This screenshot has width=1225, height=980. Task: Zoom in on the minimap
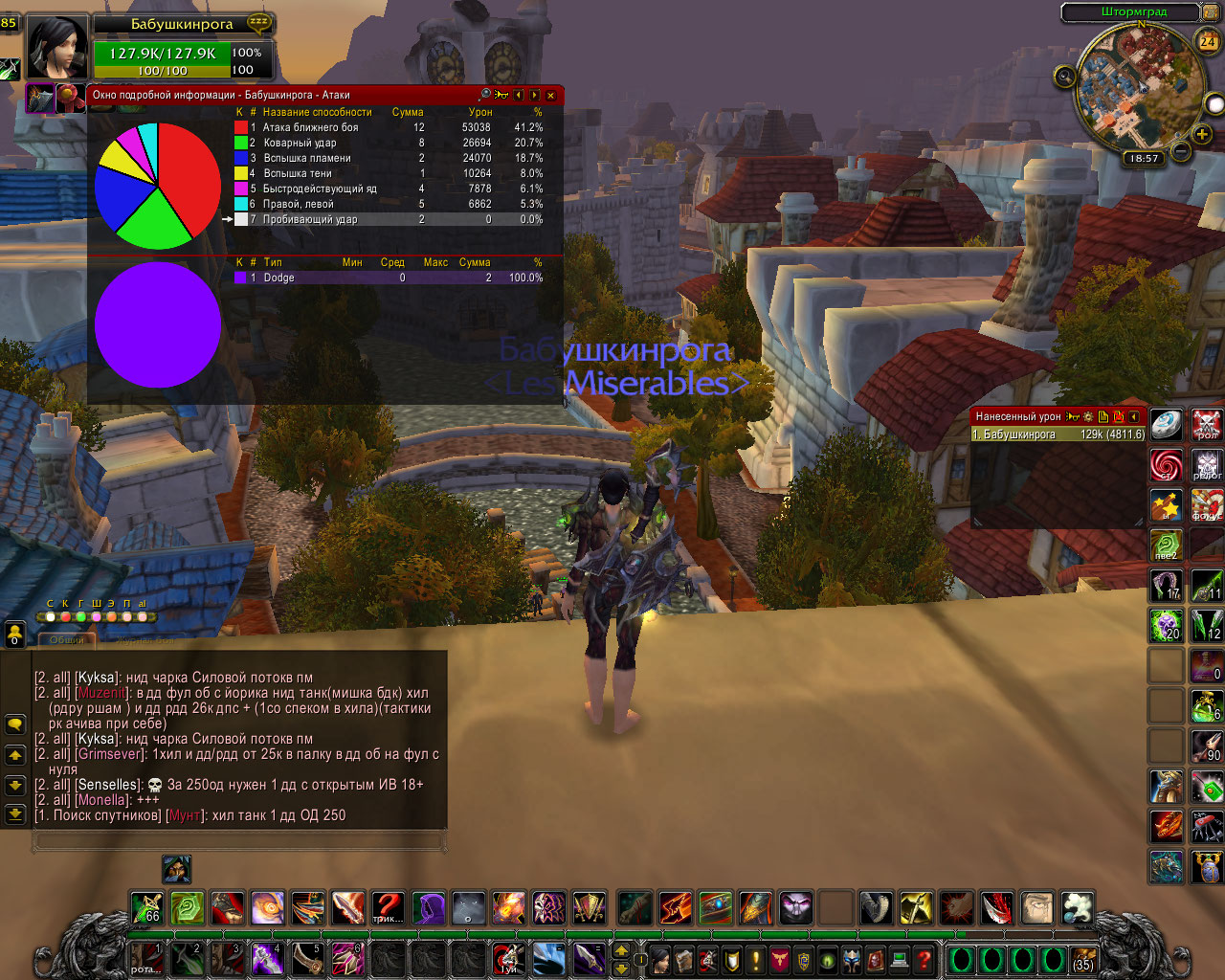[1202, 135]
